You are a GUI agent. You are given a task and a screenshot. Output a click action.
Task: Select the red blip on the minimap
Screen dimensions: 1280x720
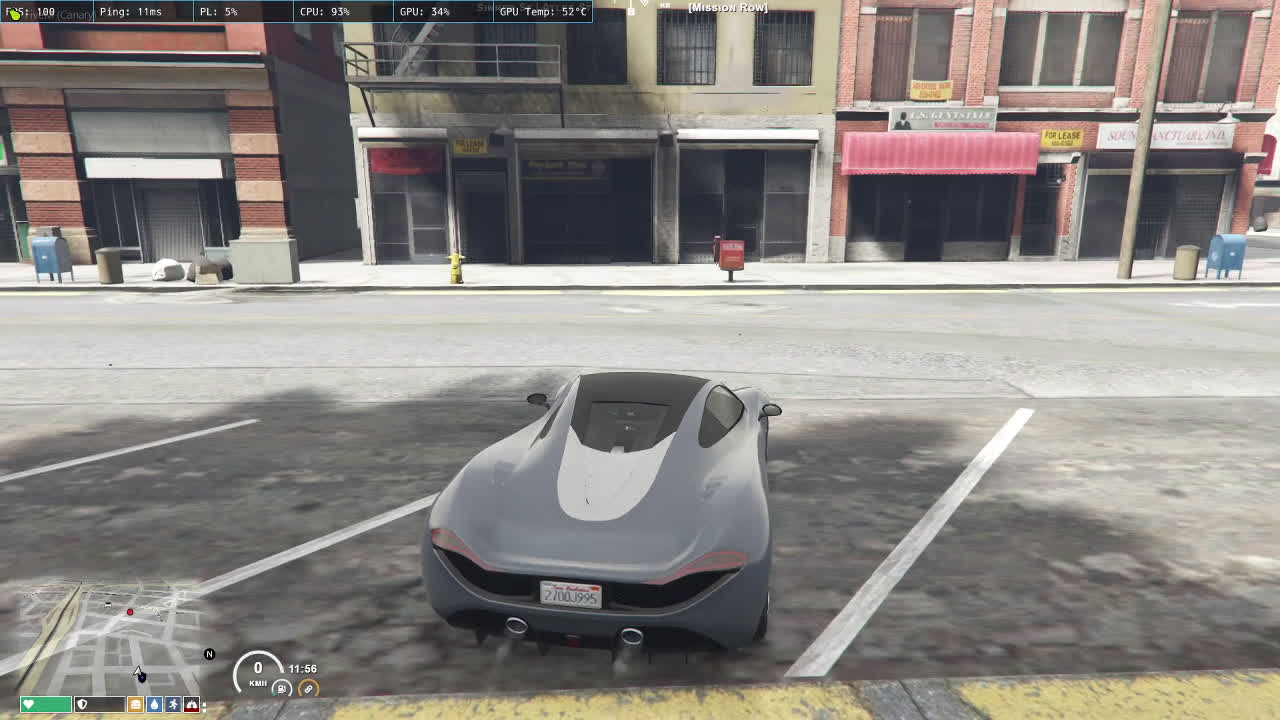click(130, 612)
